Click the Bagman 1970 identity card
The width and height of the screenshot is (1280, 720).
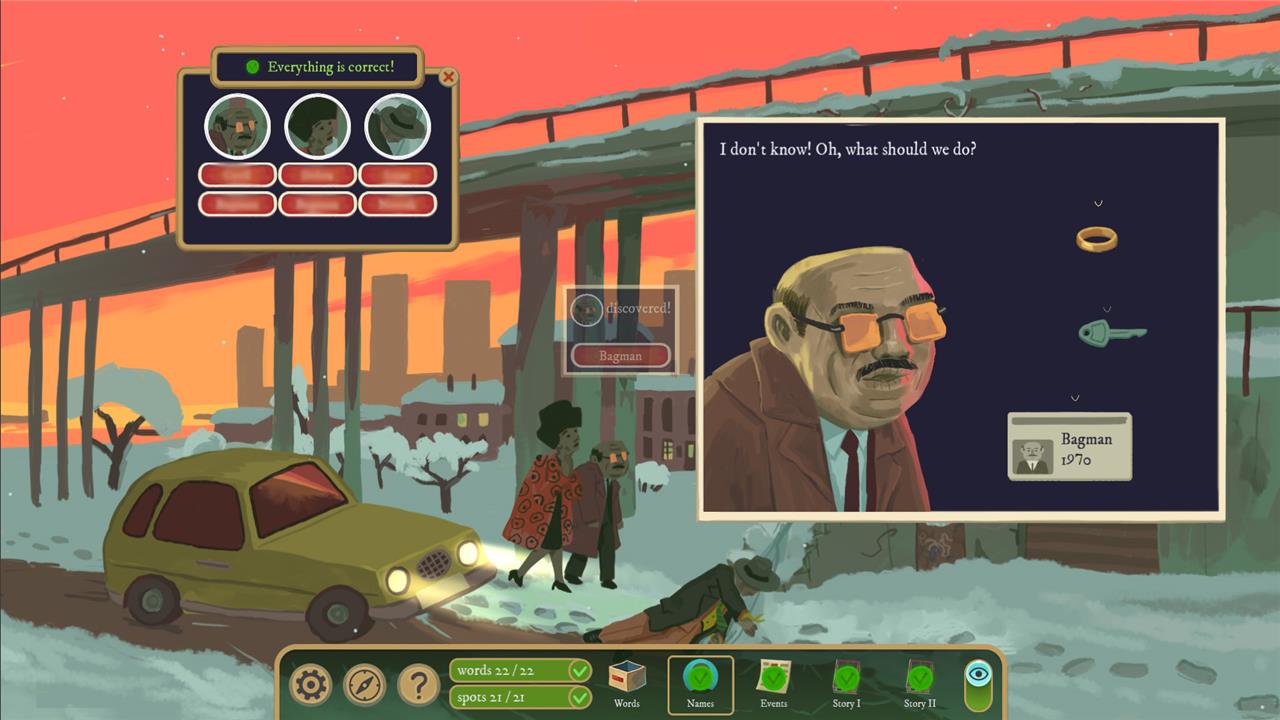[1069, 447]
